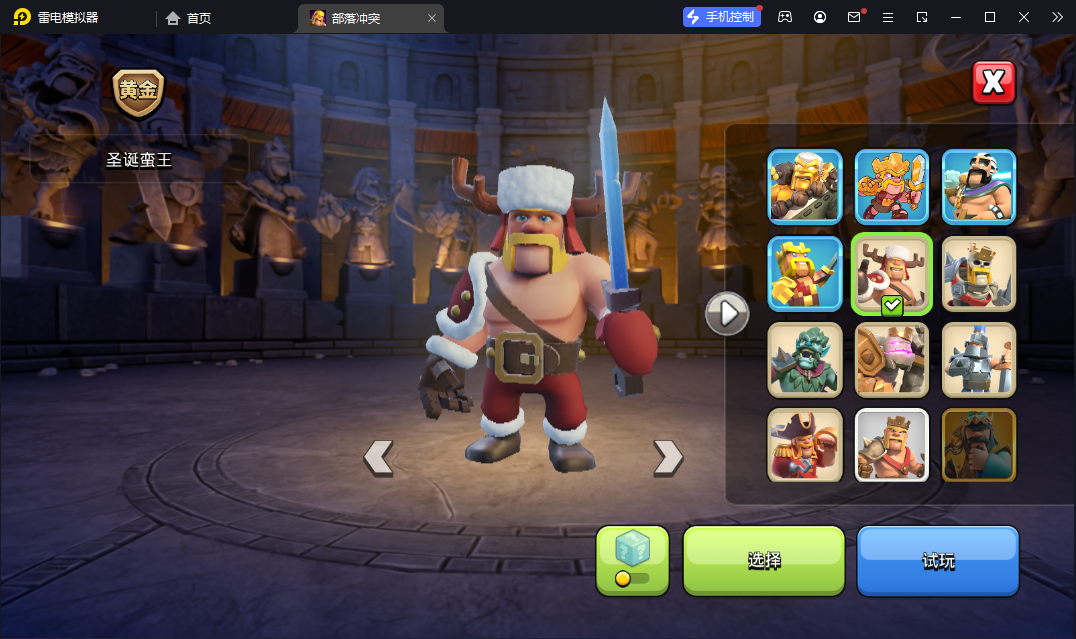The image size is (1076, 639).
Task: Select the Christmas reindeer-hat king skin
Action: [x=892, y=273]
